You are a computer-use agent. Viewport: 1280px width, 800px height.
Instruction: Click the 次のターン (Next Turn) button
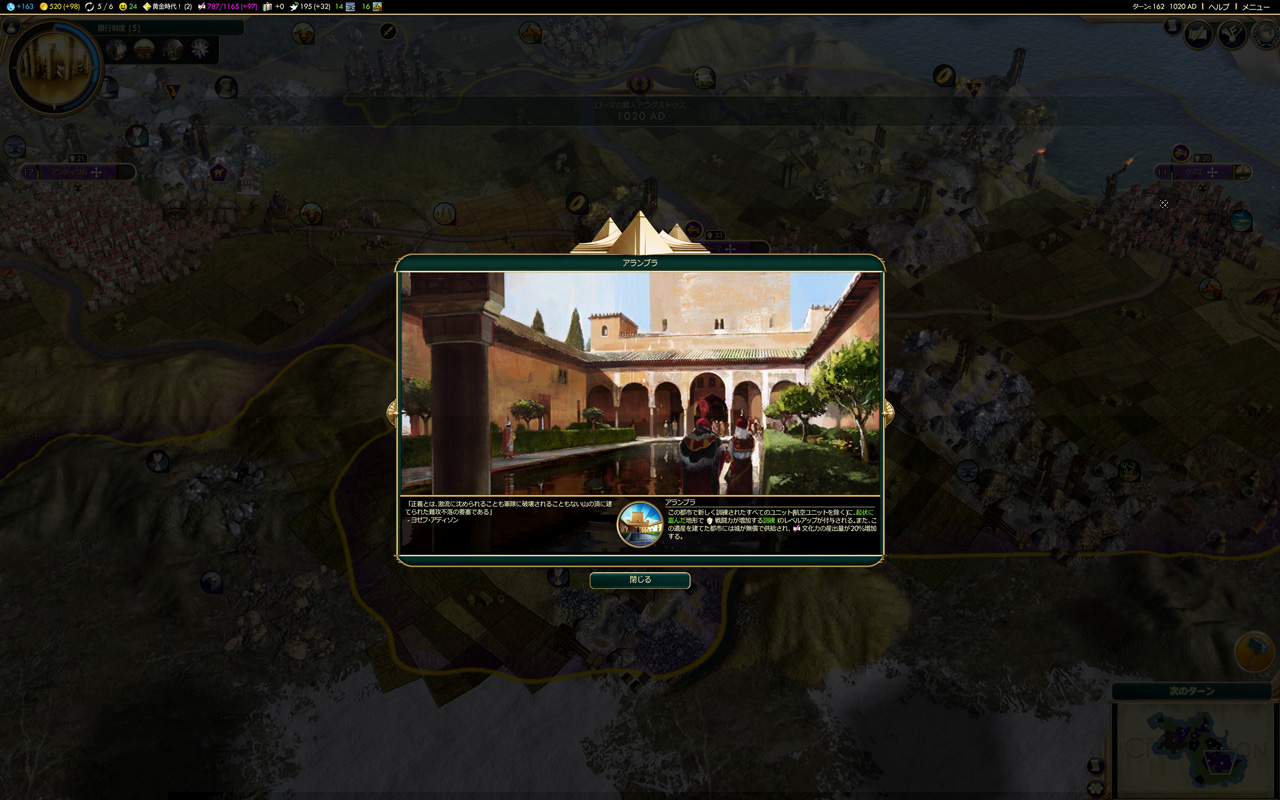(1191, 691)
